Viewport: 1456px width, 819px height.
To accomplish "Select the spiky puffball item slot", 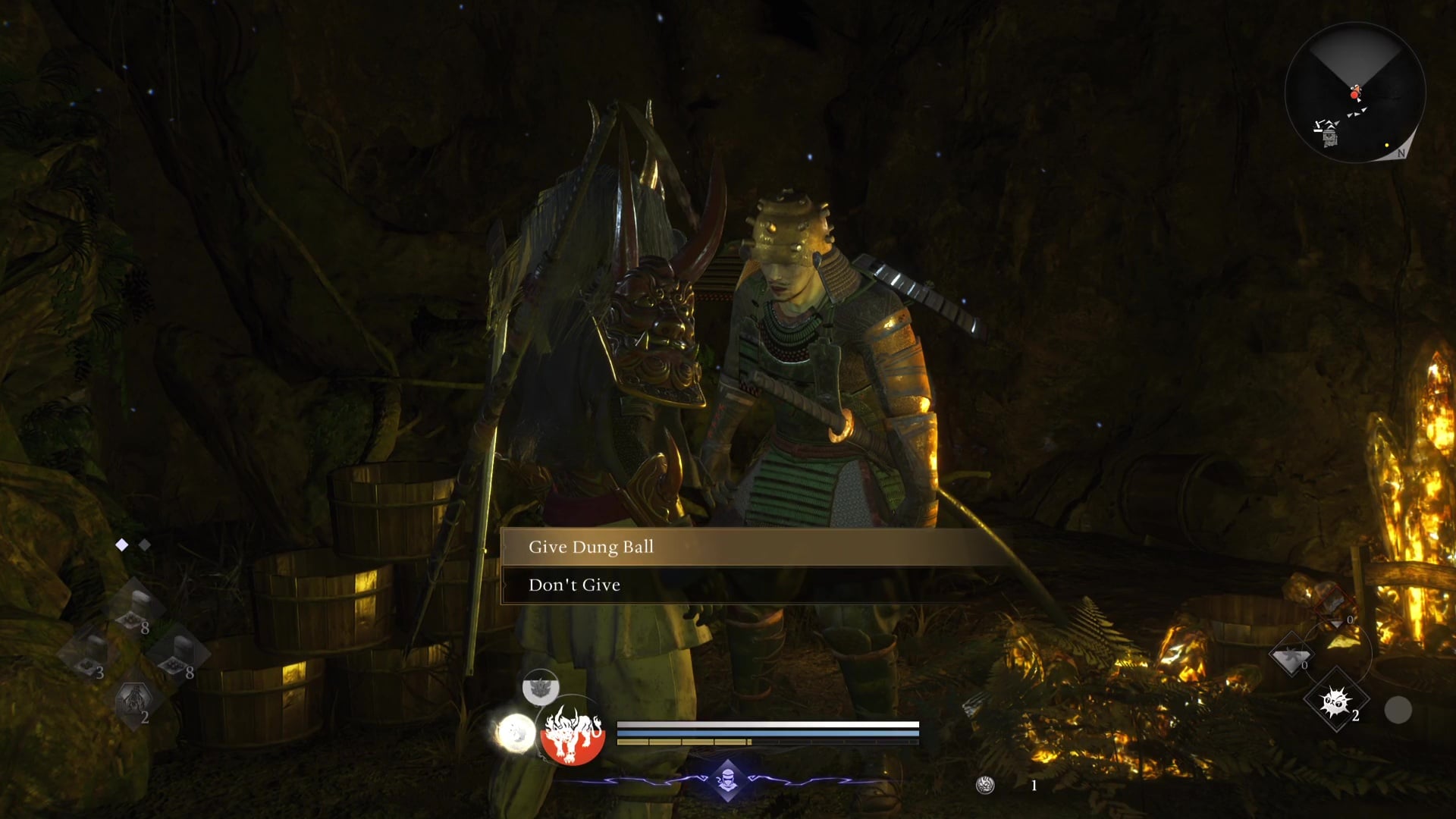I will coord(1335,701).
